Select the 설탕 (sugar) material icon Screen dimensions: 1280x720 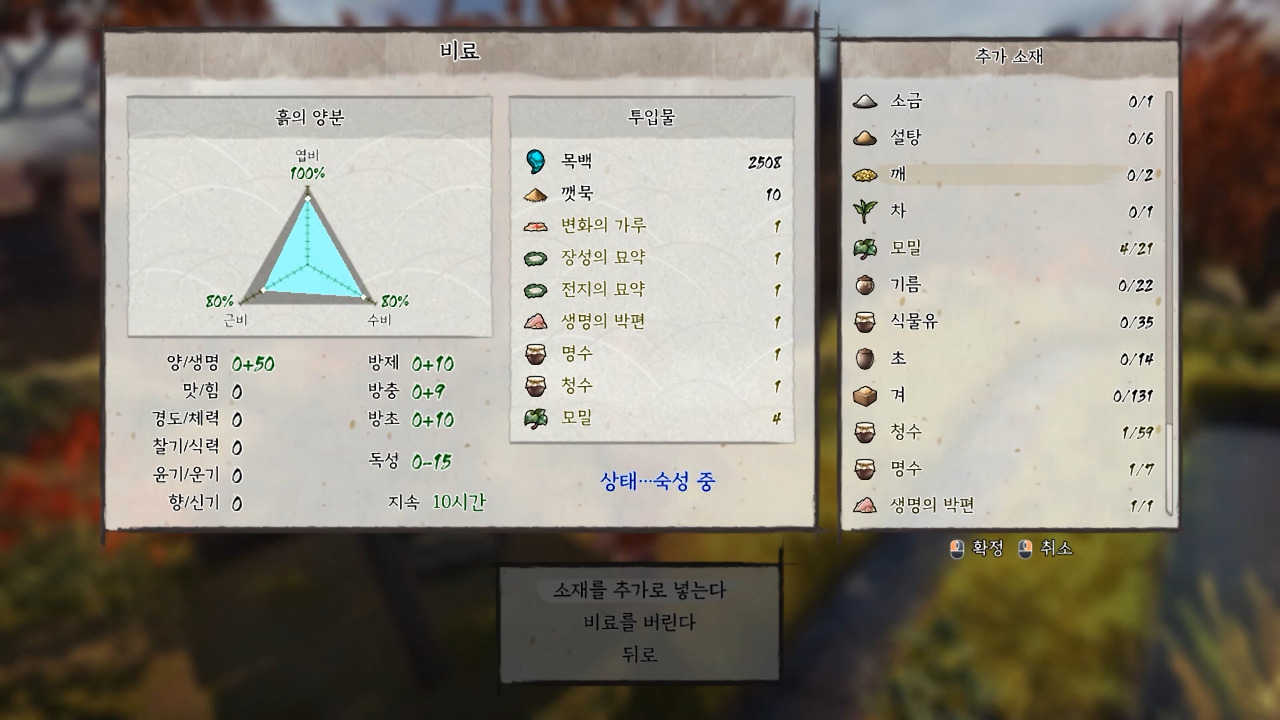(x=868, y=138)
